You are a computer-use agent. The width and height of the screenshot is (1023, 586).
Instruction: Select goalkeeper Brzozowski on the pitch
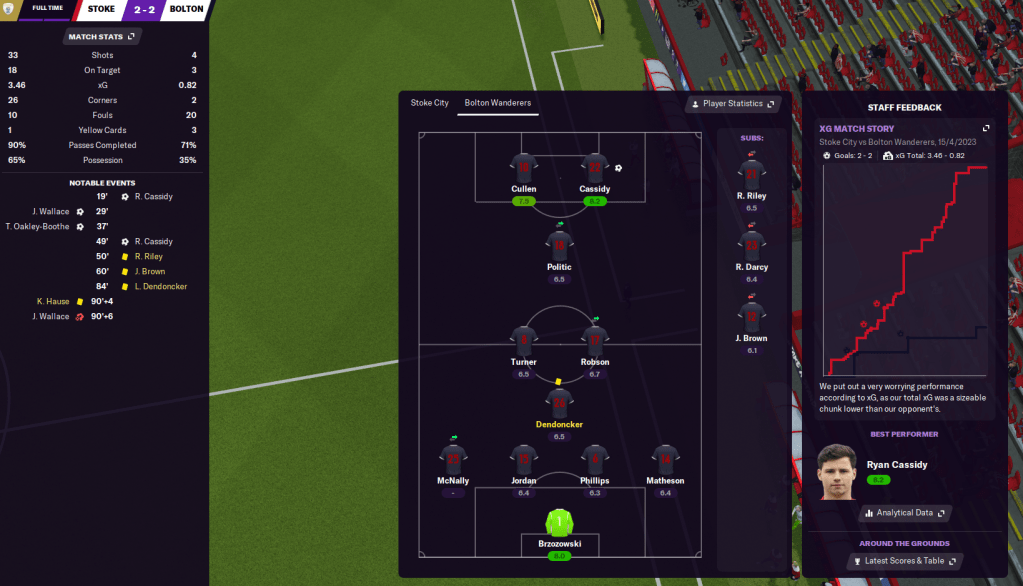559,523
